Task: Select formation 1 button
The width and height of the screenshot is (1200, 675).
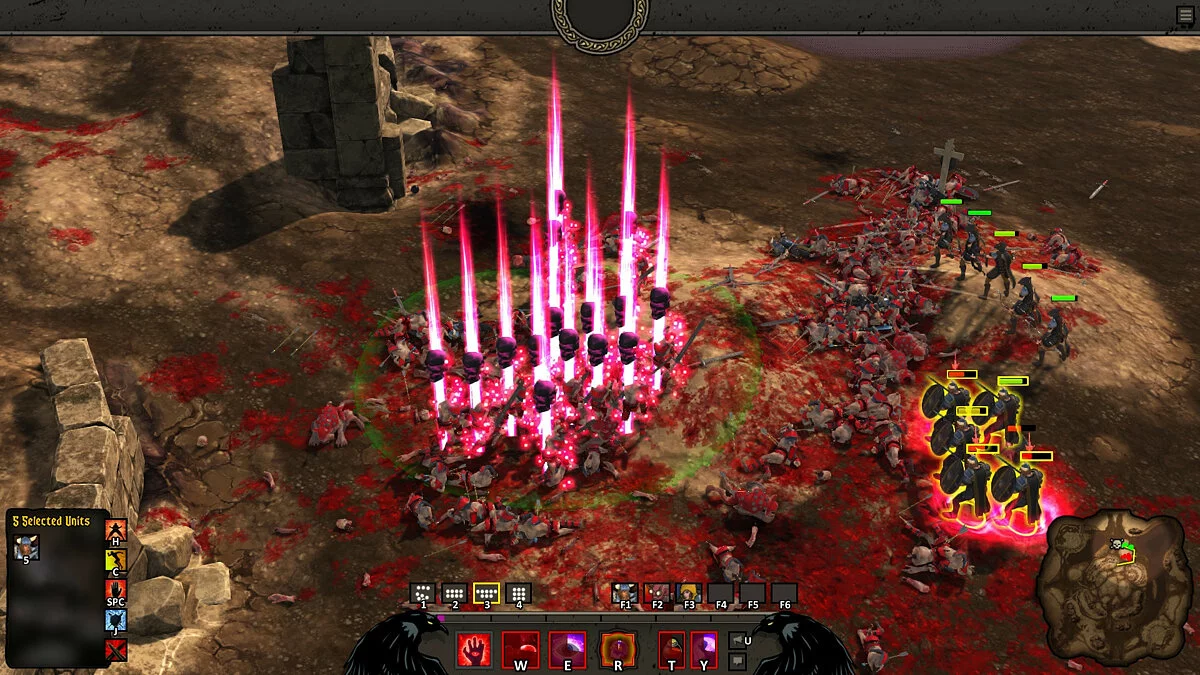Action: [x=423, y=593]
